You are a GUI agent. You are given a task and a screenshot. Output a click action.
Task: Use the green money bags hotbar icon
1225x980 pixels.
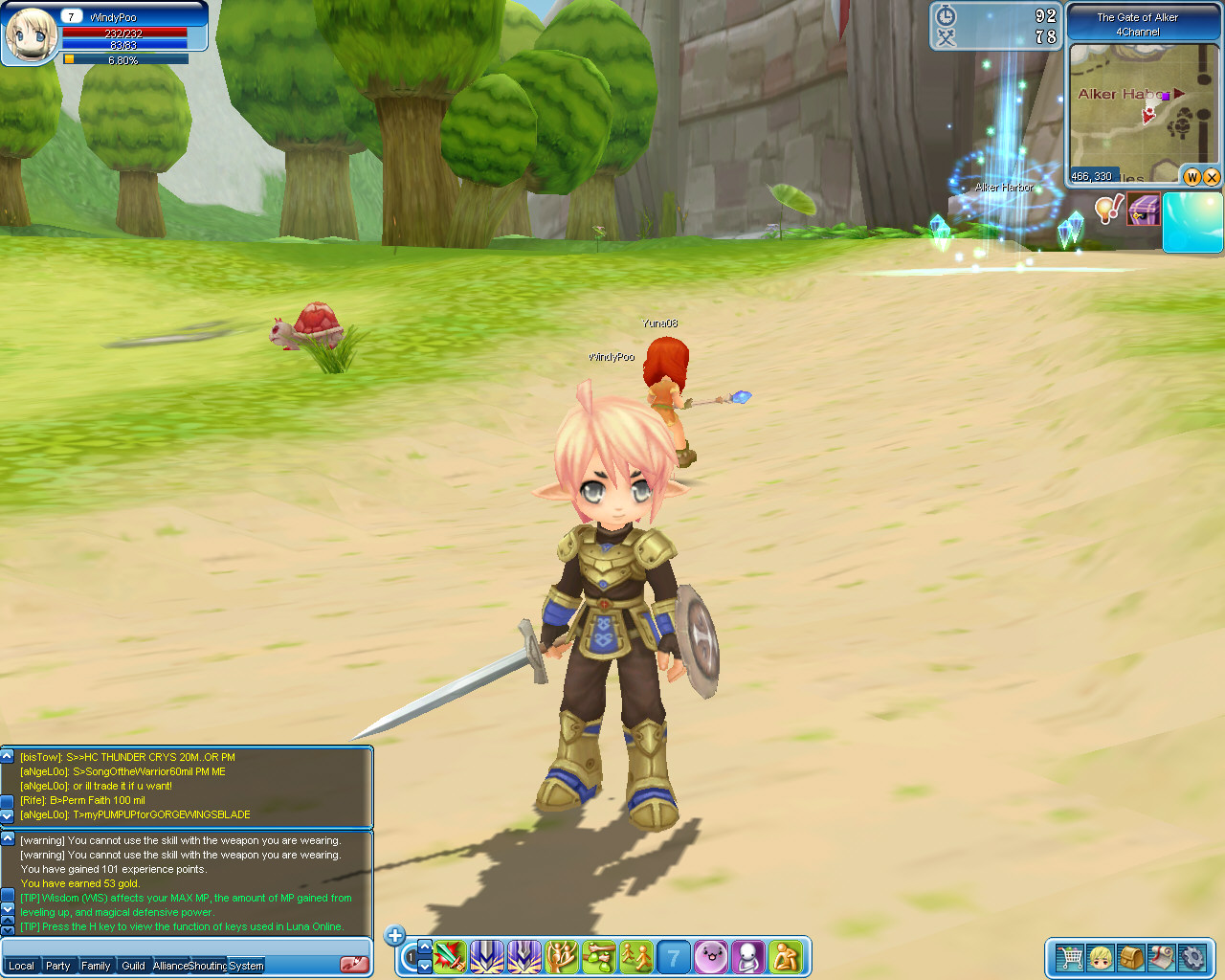[x=599, y=956]
